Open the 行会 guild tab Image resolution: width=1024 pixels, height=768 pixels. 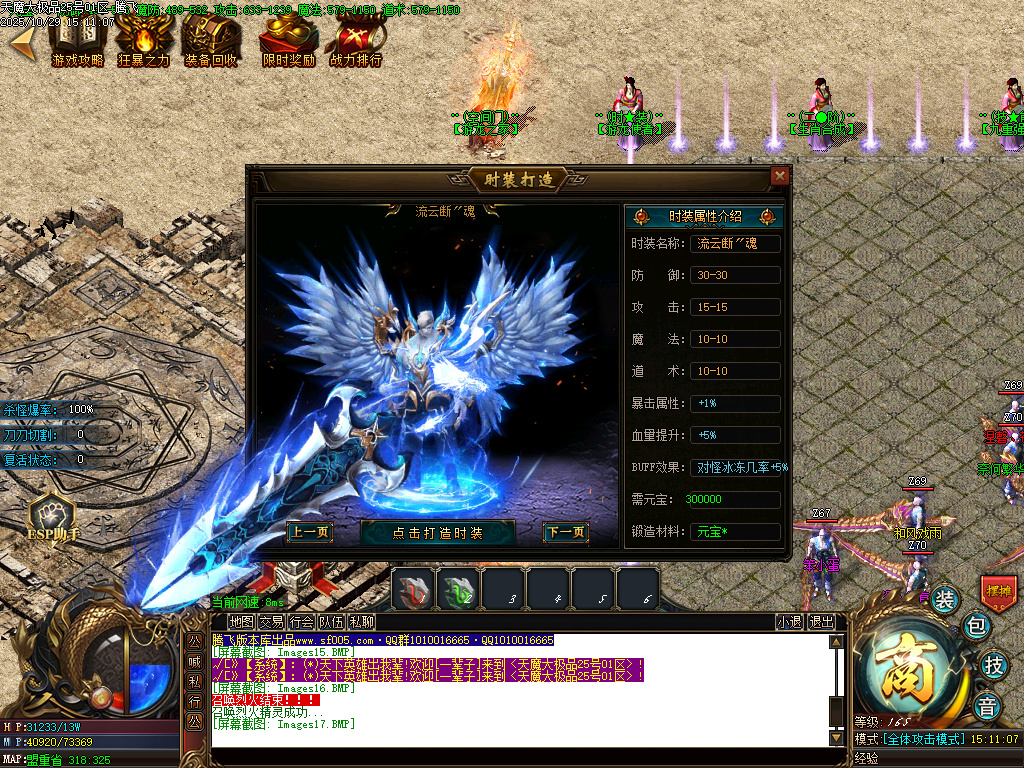coord(302,622)
